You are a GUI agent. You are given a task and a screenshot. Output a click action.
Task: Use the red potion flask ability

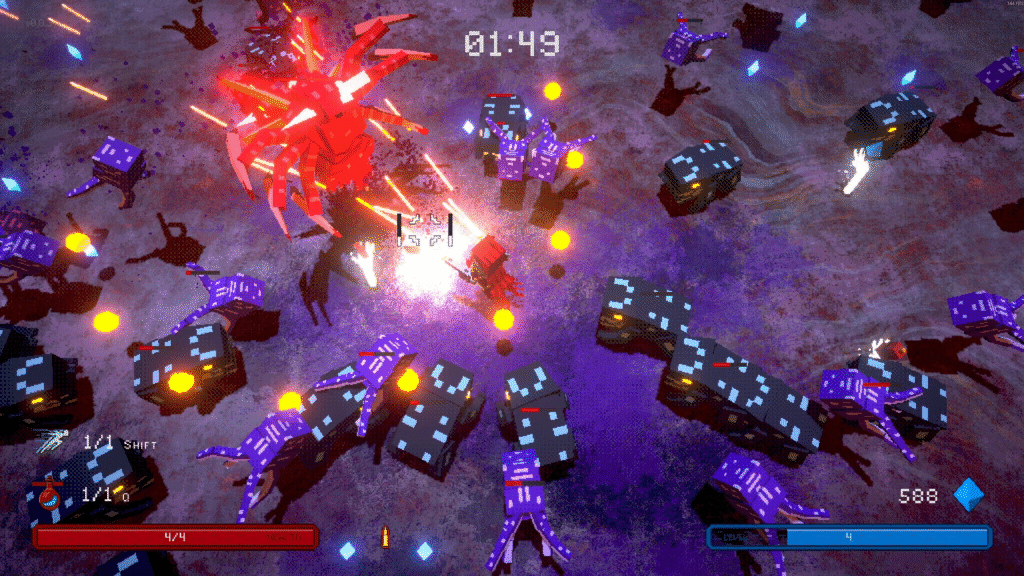(x=48, y=495)
